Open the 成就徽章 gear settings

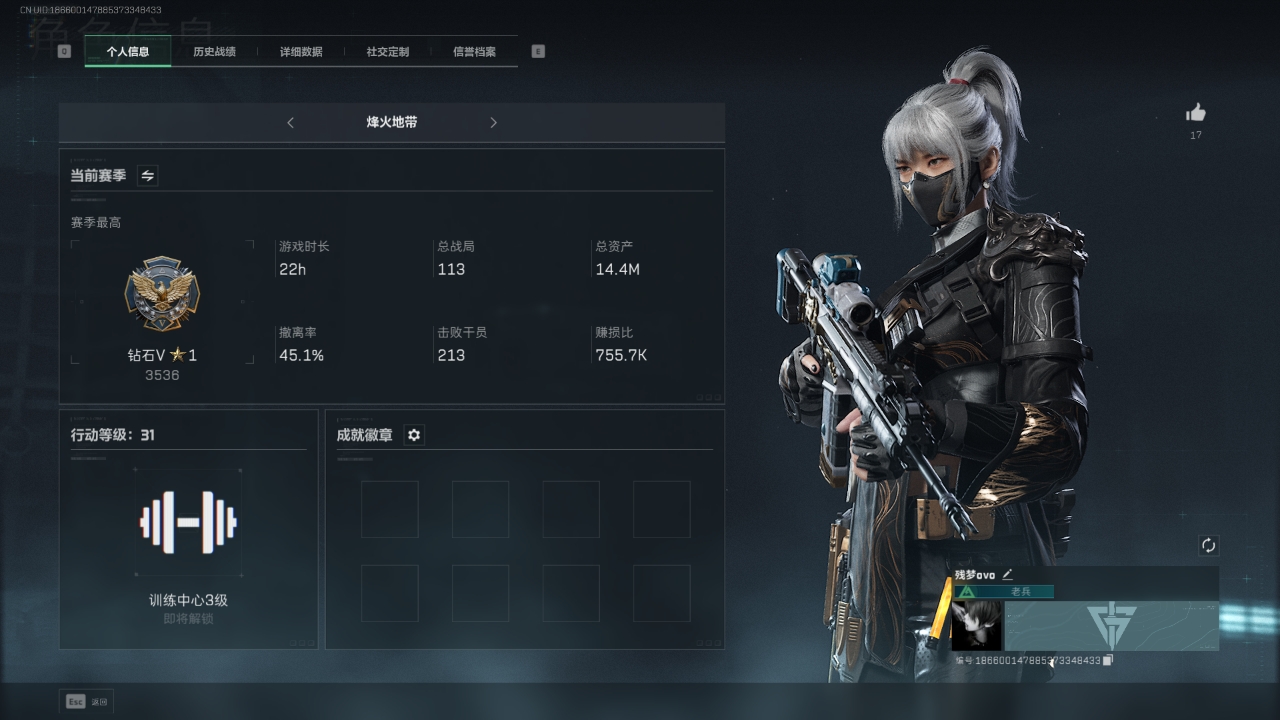(414, 435)
